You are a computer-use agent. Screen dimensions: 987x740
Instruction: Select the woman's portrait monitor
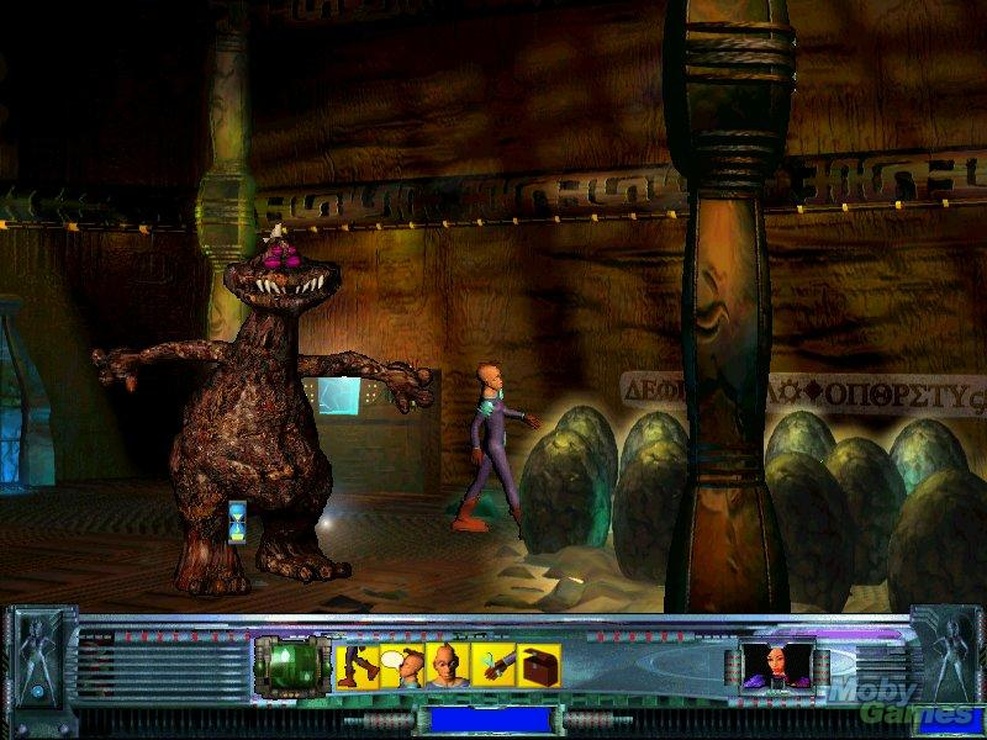775,666
